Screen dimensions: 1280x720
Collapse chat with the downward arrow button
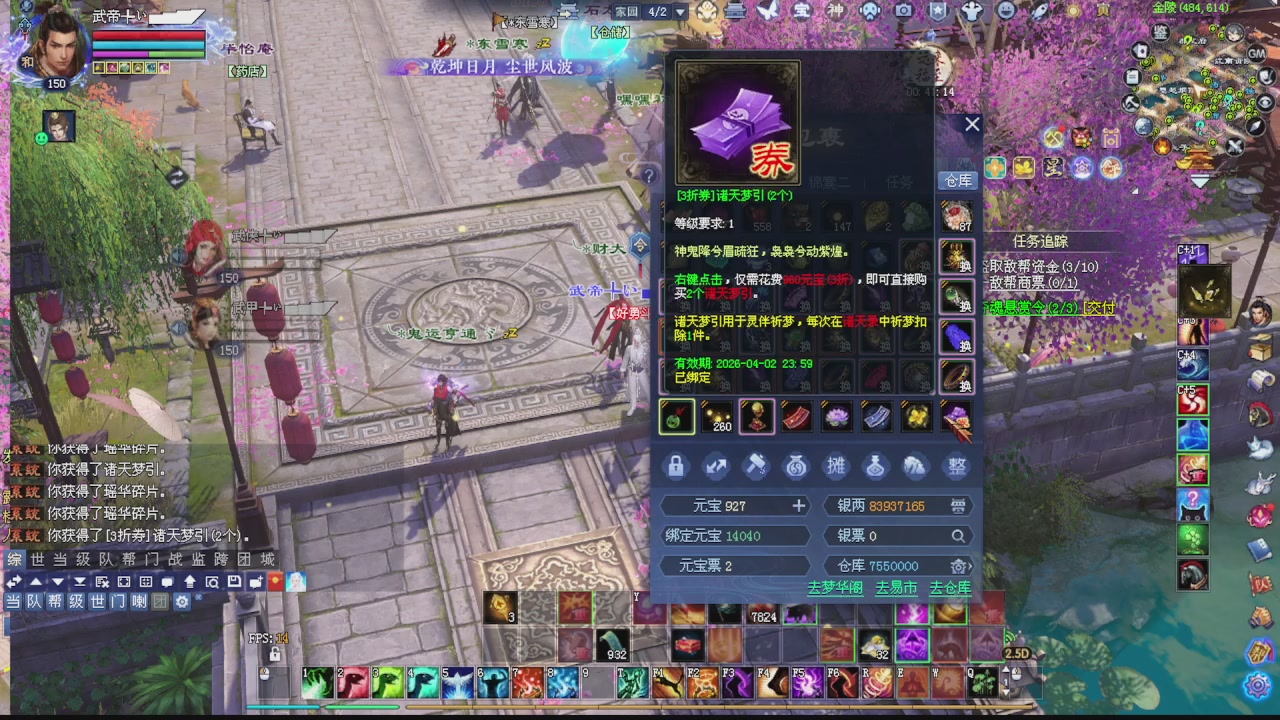pos(57,582)
